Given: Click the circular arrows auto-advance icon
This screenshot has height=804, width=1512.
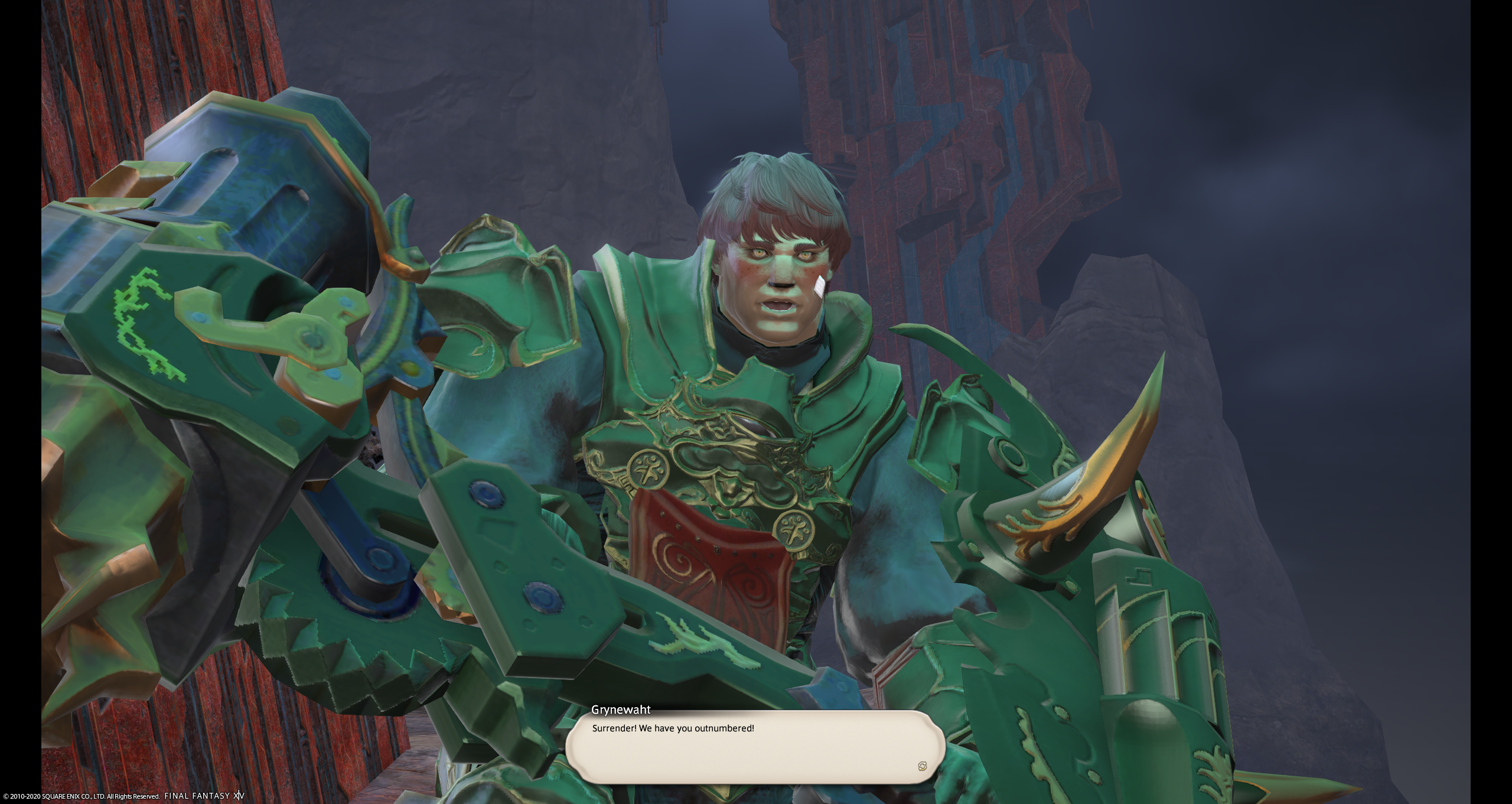Looking at the screenshot, I should point(923,766).
